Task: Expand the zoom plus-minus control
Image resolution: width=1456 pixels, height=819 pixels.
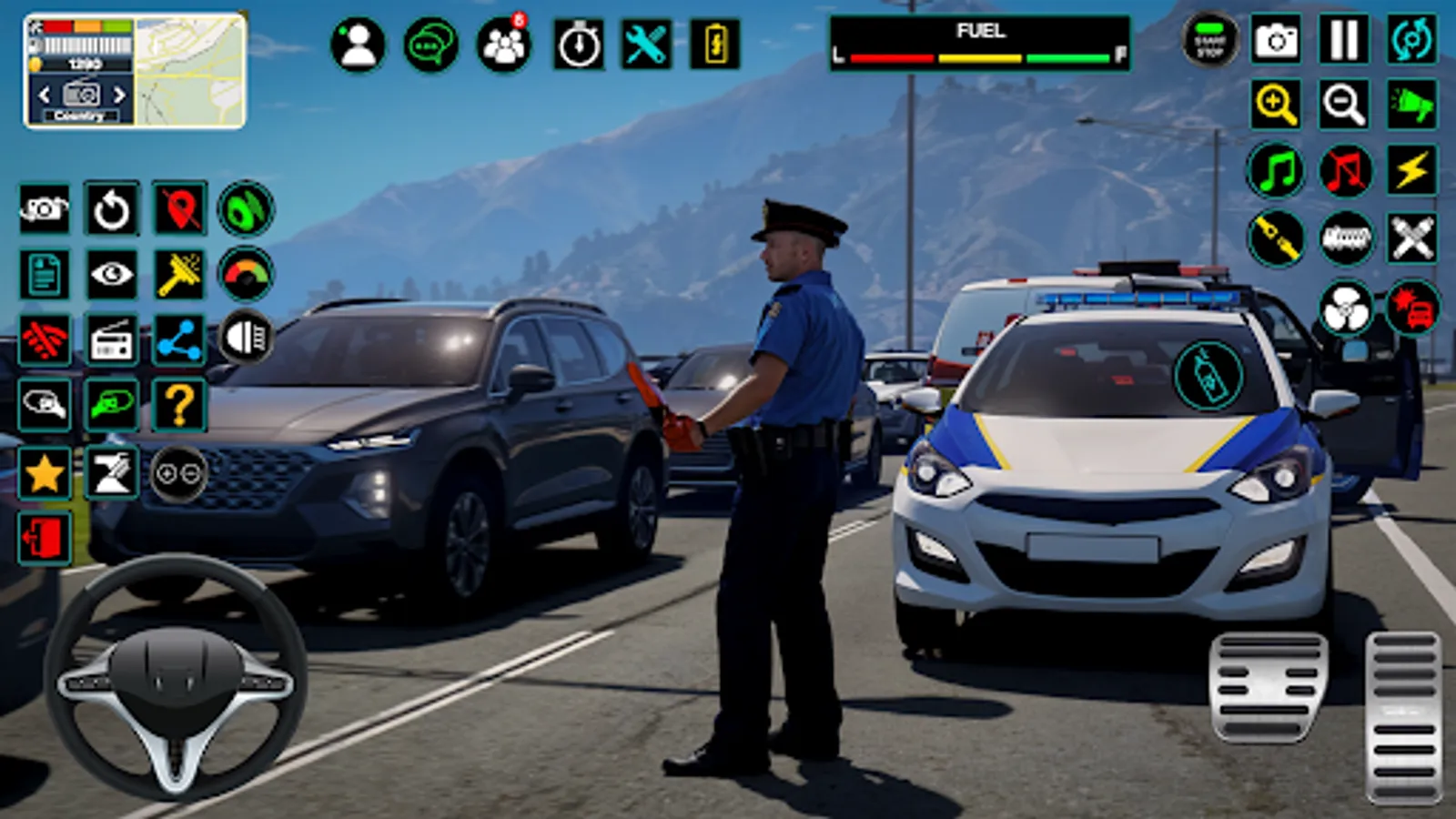Action: coord(181,474)
